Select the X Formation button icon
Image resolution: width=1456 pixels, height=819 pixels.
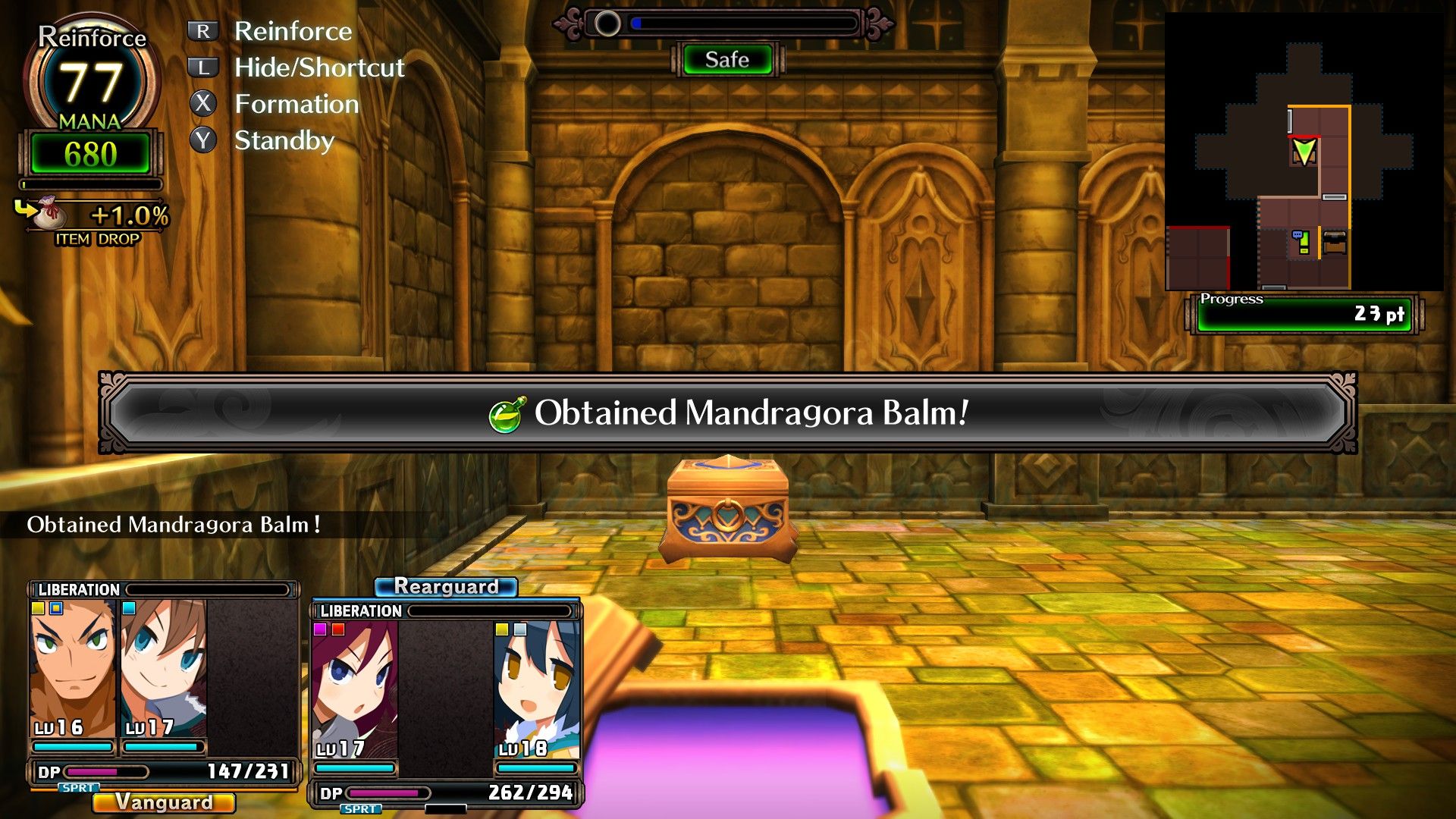(201, 102)
